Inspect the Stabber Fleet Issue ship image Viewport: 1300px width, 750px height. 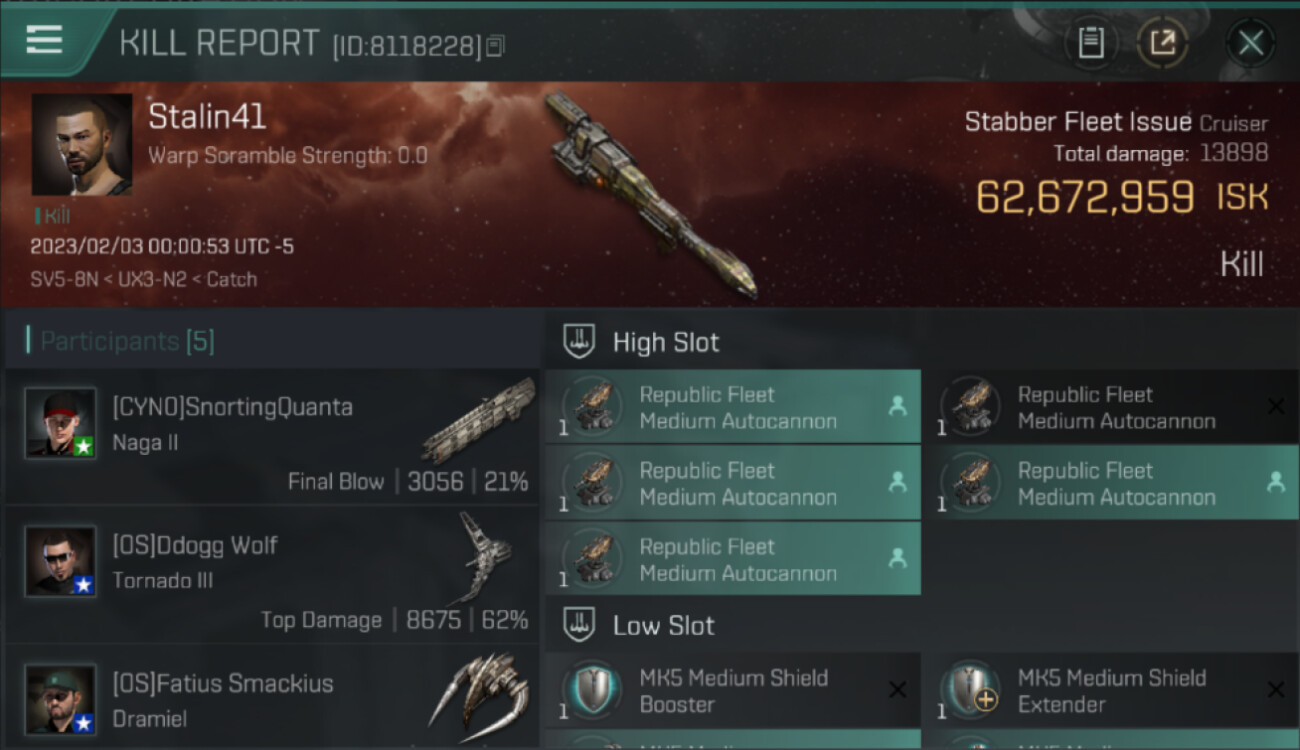(x=650, y=195)
